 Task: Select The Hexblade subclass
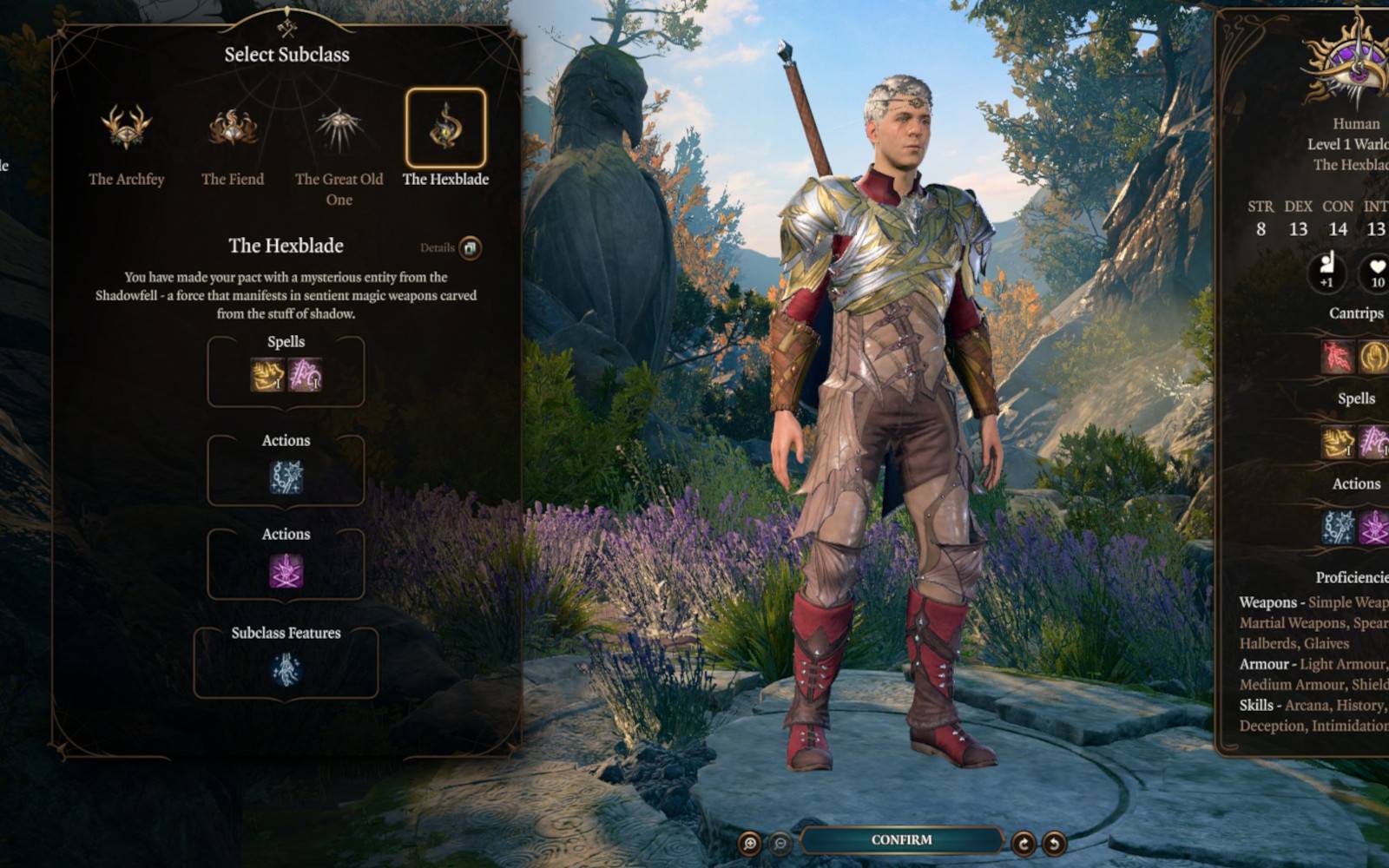click(445, 128)
